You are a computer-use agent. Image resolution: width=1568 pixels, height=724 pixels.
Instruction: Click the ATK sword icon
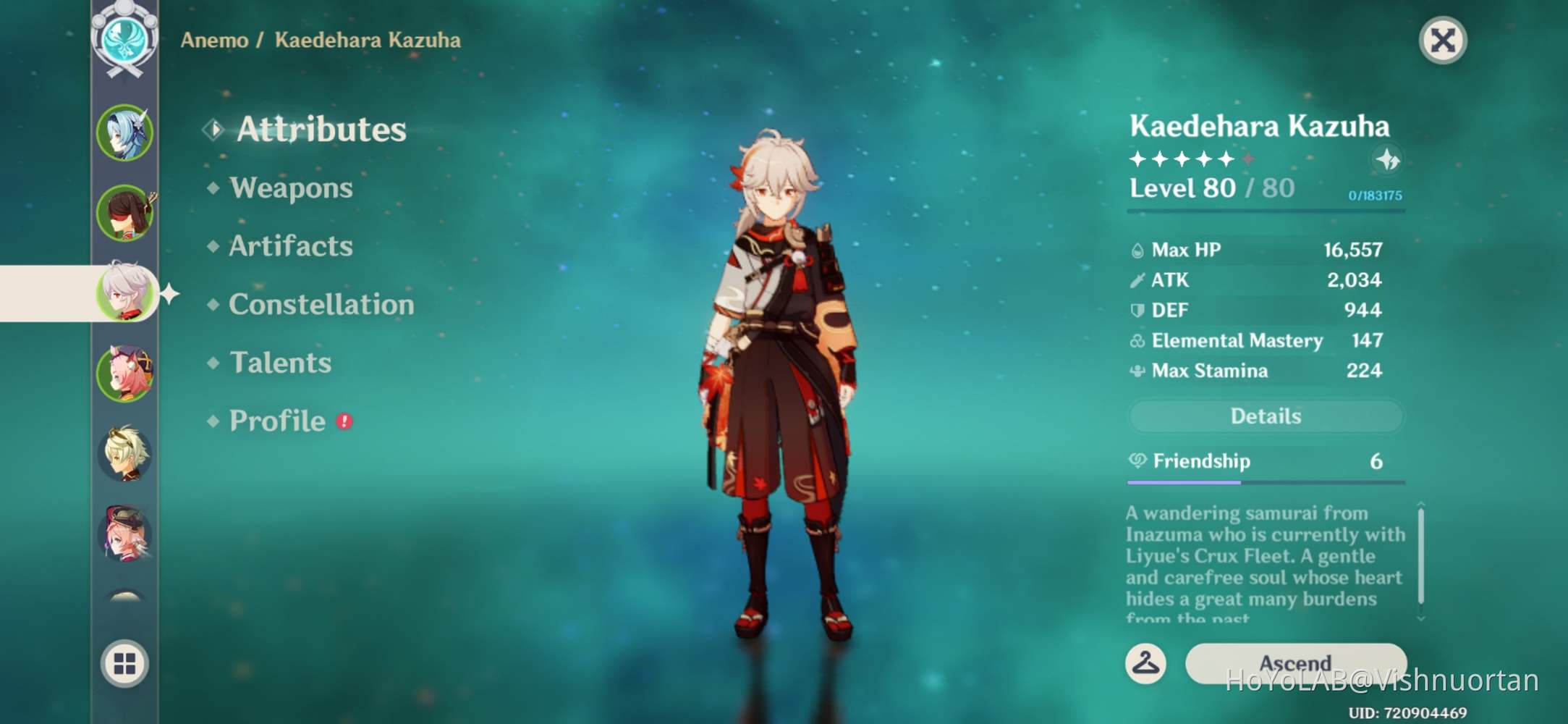coord(1138,279)
